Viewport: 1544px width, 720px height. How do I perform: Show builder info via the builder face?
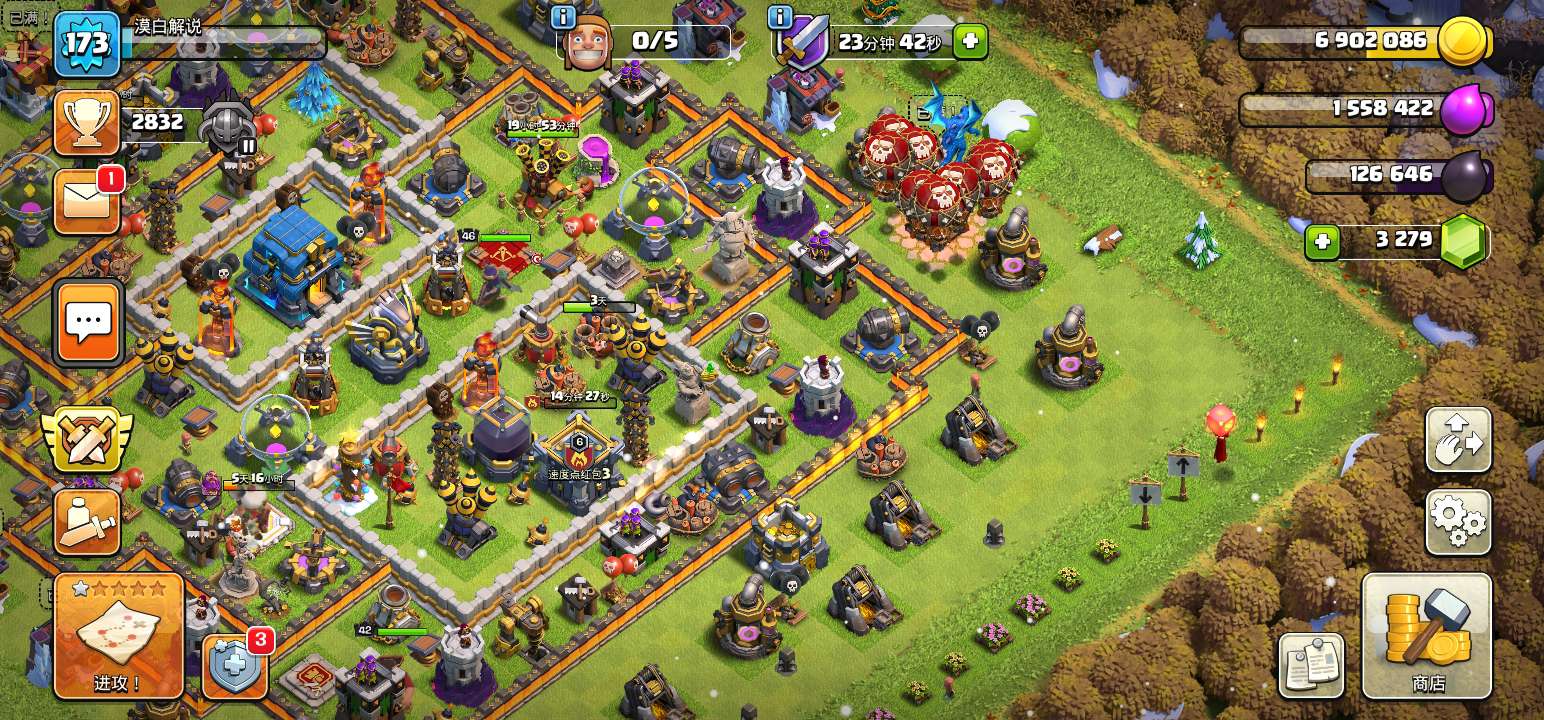click(x=586, y=44)
